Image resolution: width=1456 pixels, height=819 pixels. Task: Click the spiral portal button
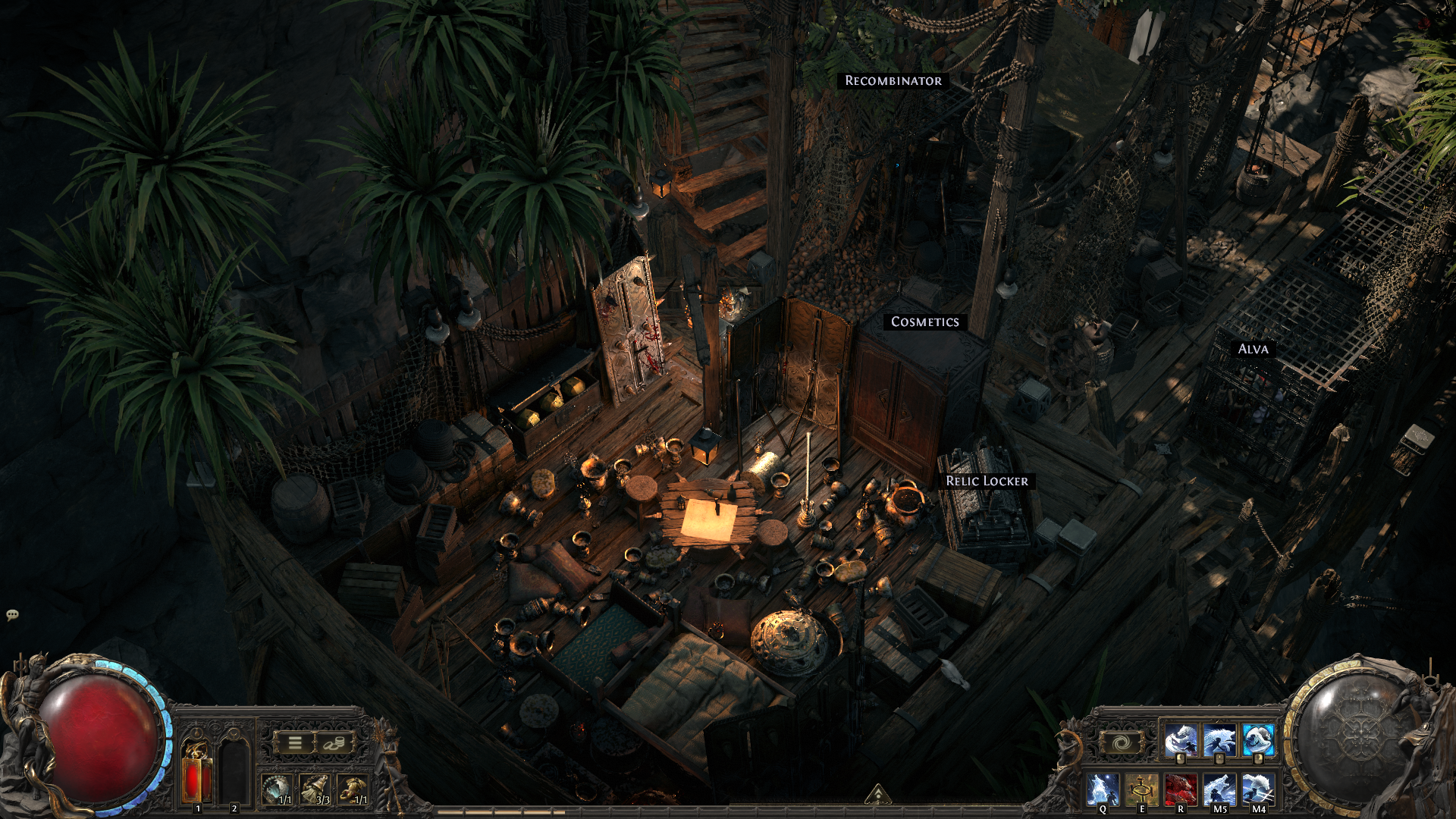1122,743
